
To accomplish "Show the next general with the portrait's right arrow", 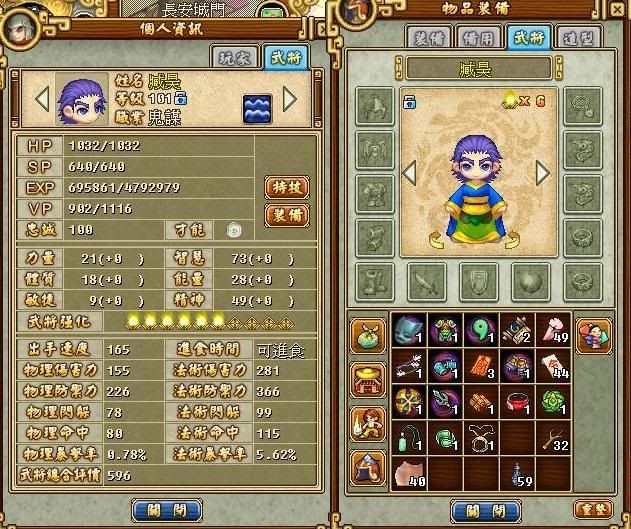I will (290, 99).
